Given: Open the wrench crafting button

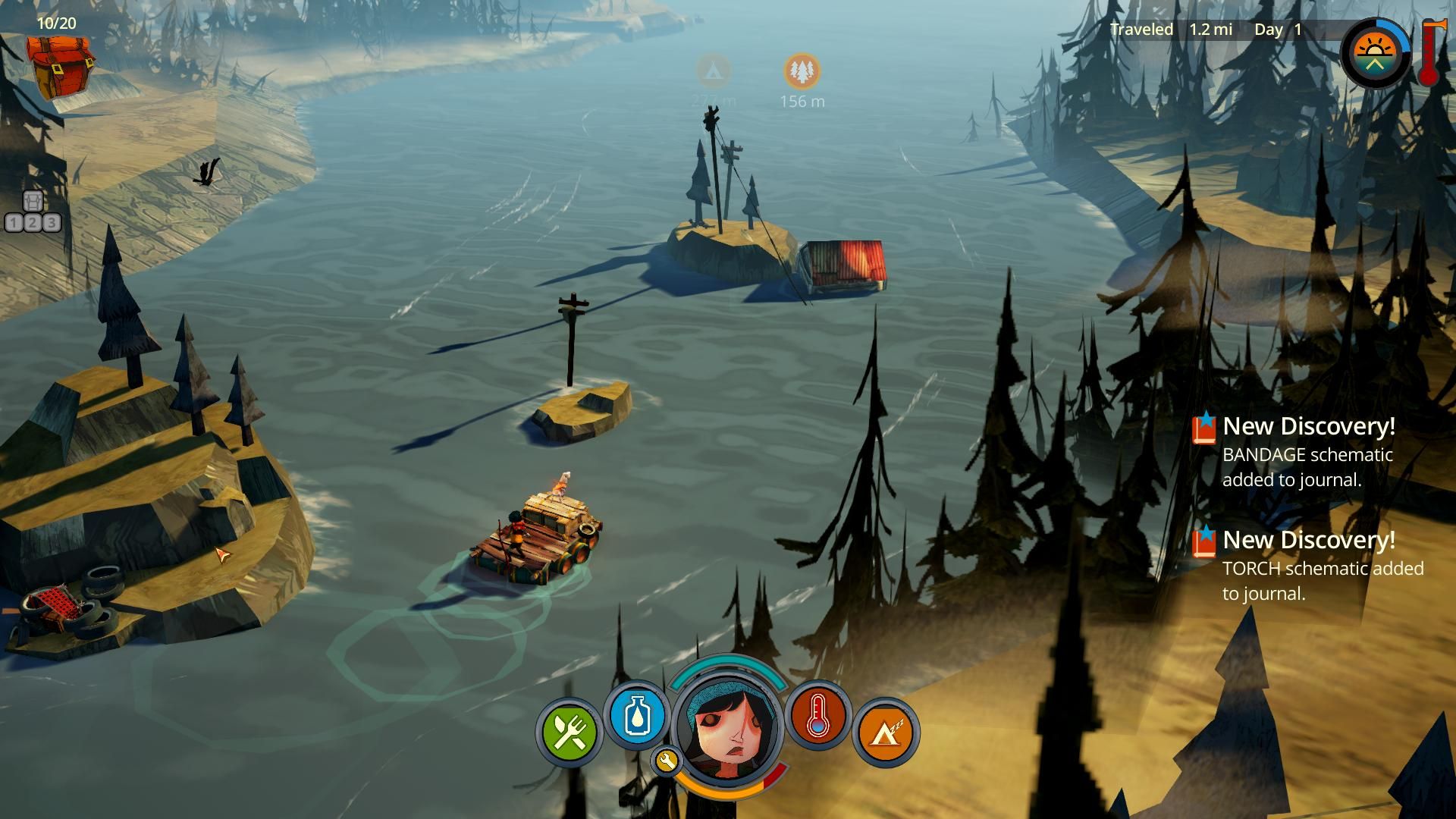Looking at the screenshot, I should point(666,761).
